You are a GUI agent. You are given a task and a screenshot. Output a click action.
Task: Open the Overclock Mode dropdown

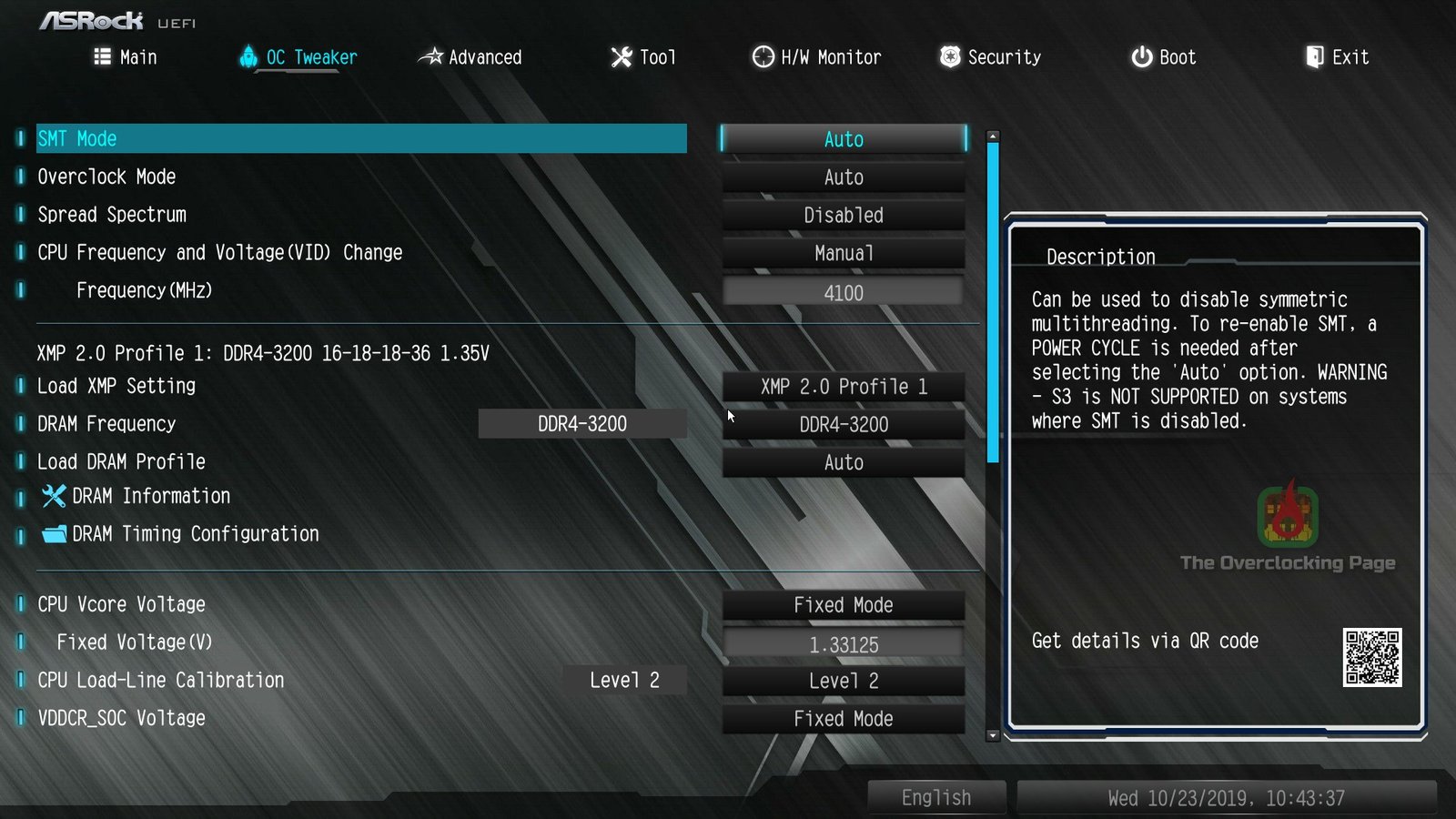tap(843, 177)
